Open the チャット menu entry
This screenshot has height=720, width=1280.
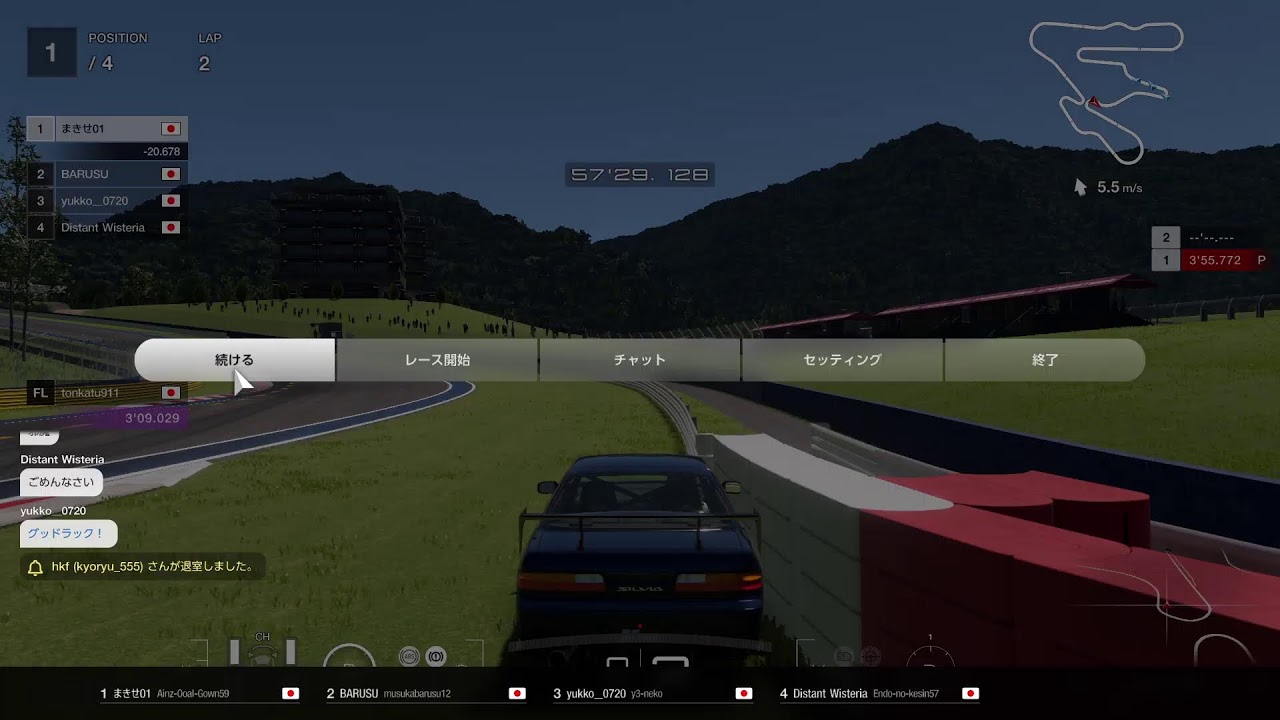pos(639,360)
